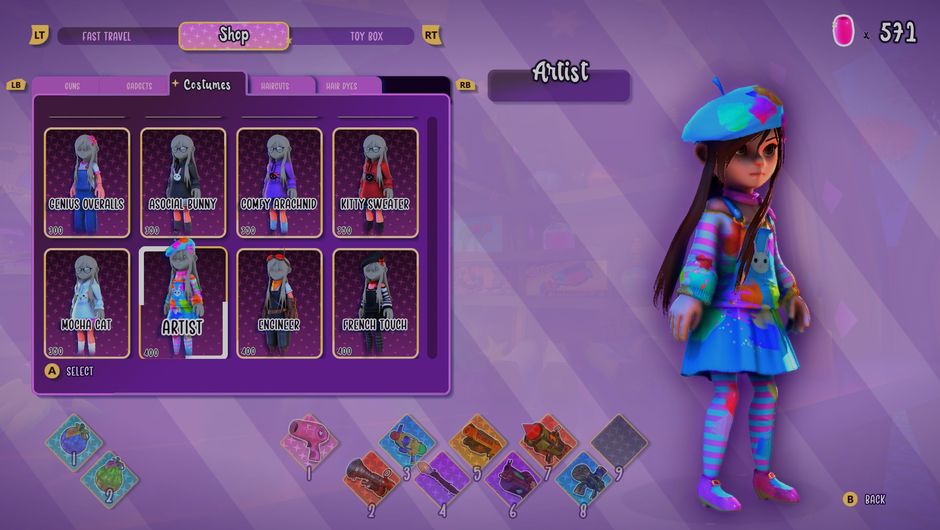
Task: Pick the Engineer costume
Action: point(279,303)
